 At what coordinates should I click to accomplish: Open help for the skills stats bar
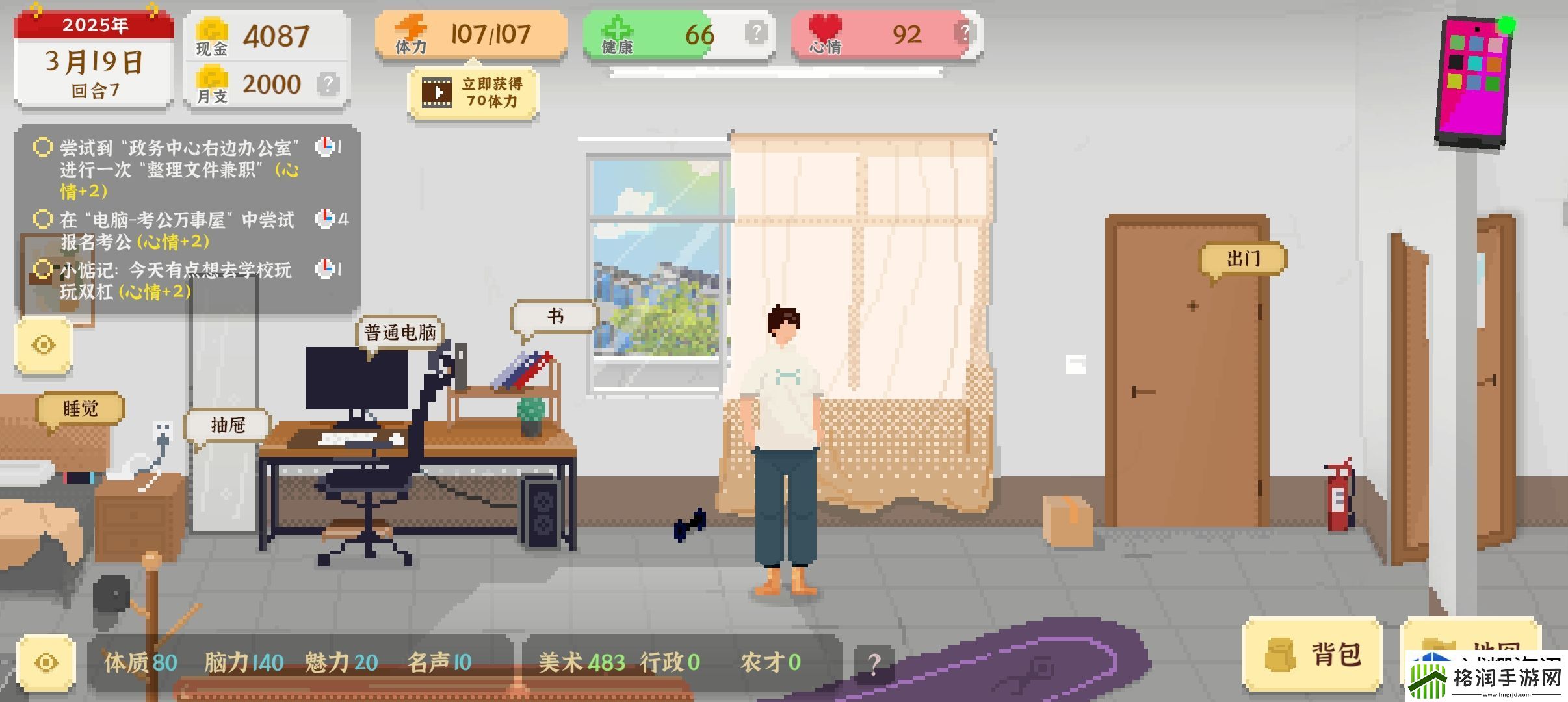874,664
